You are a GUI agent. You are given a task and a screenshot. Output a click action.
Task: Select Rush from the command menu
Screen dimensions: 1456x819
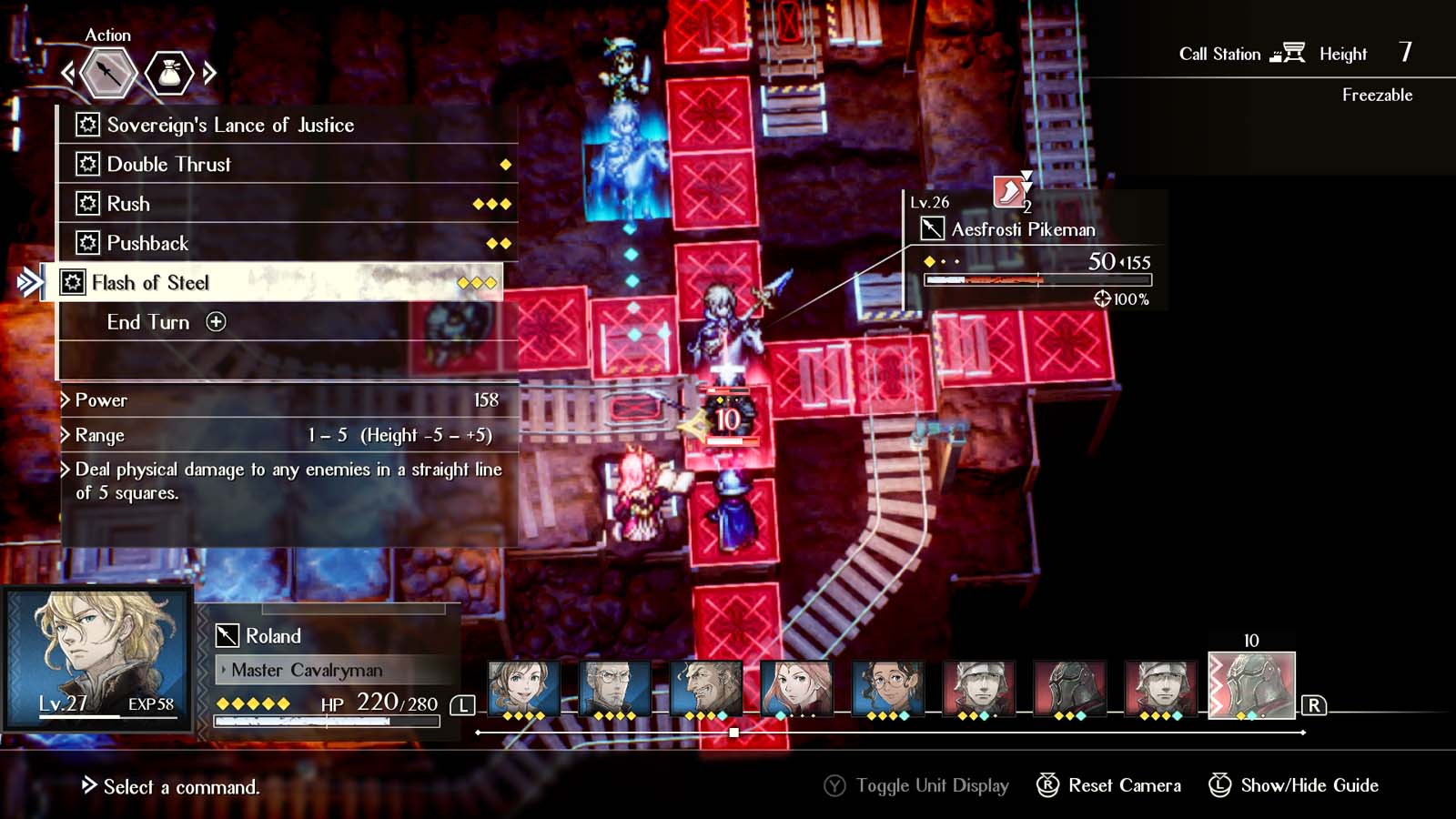127,204
